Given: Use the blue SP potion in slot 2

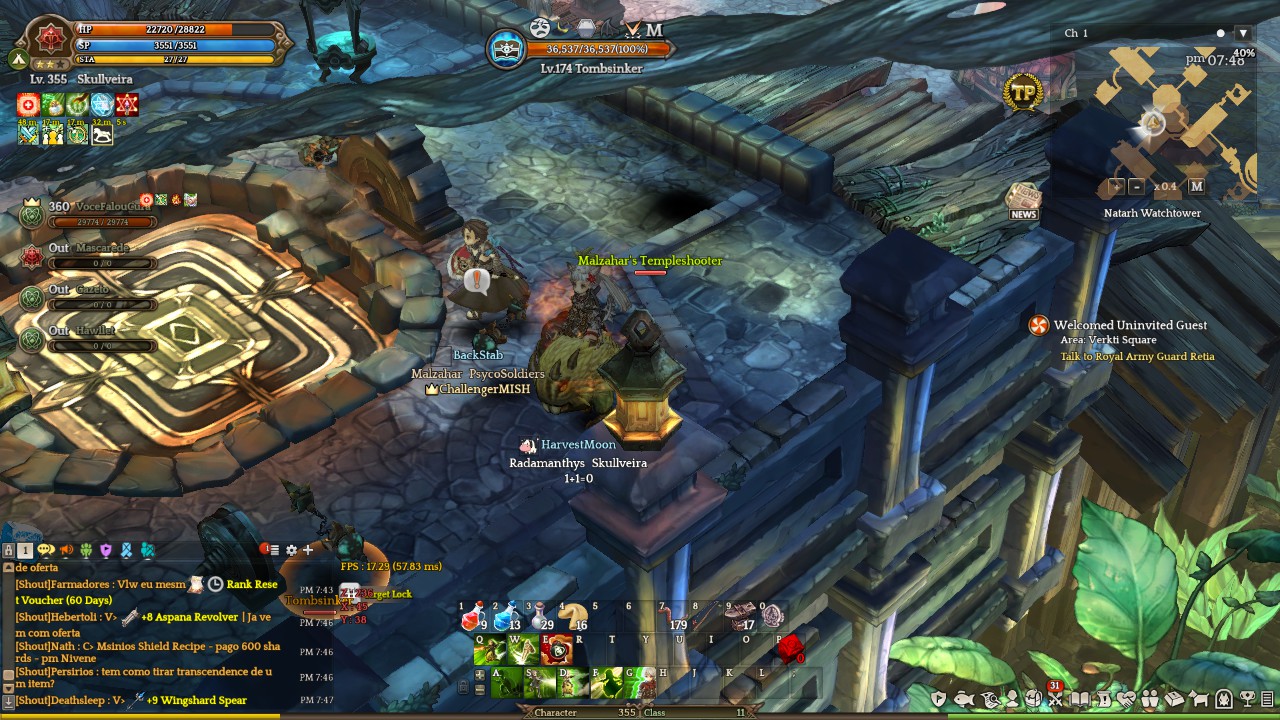Looking at the screenshot, I should [506, 619].
